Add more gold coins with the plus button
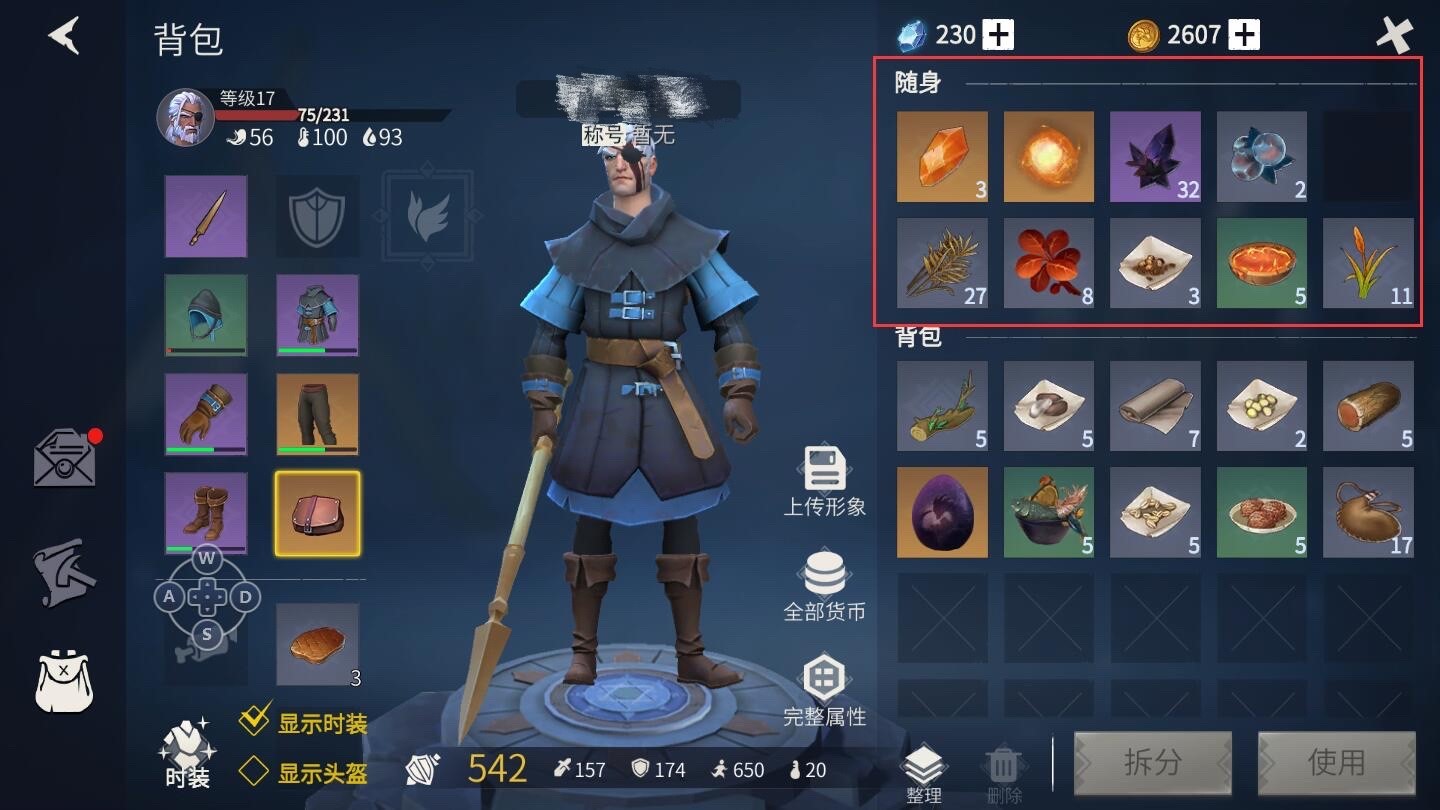 pos(1244,36)
